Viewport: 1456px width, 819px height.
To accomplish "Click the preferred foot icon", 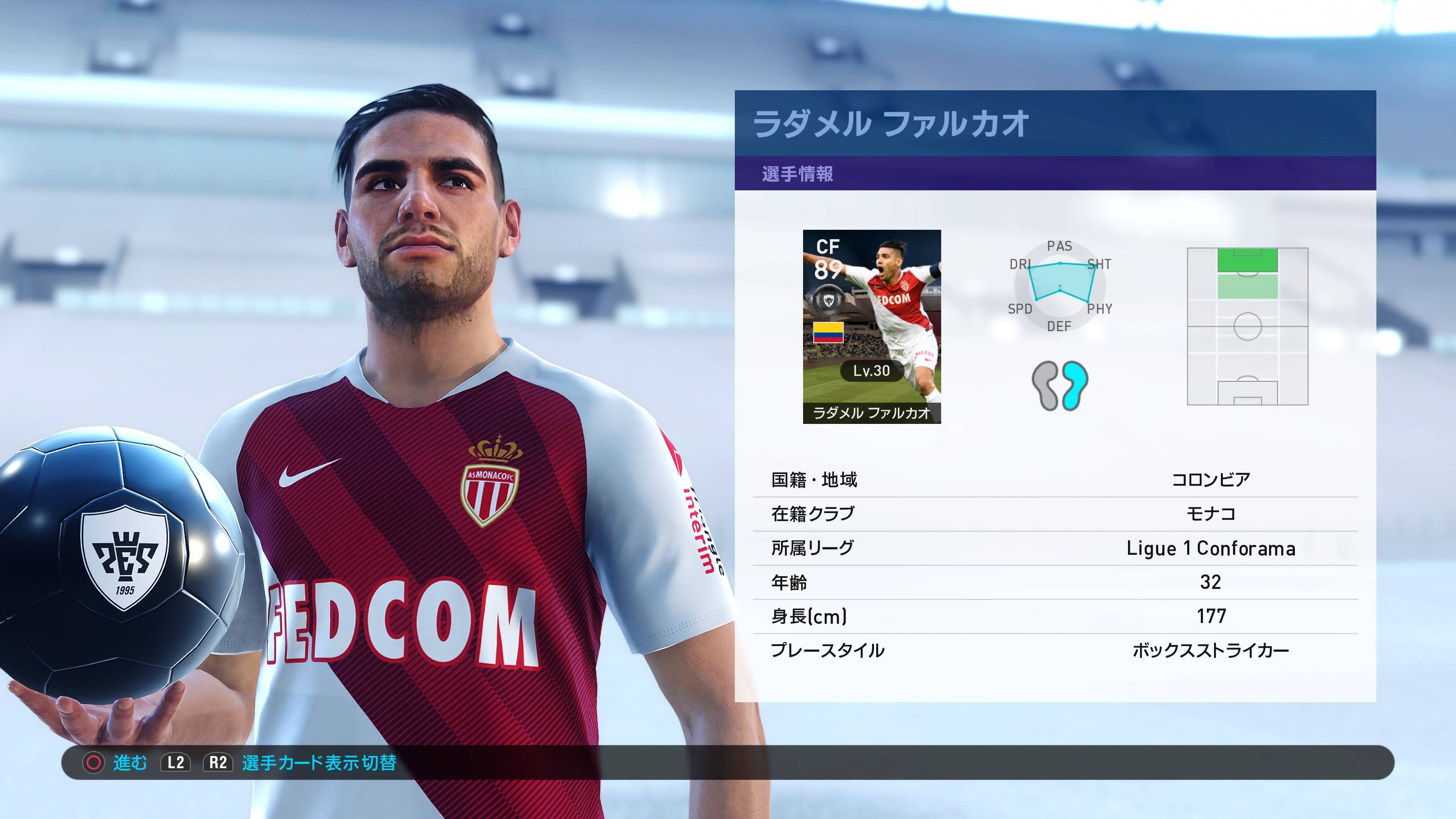I will coord(1060,386).
